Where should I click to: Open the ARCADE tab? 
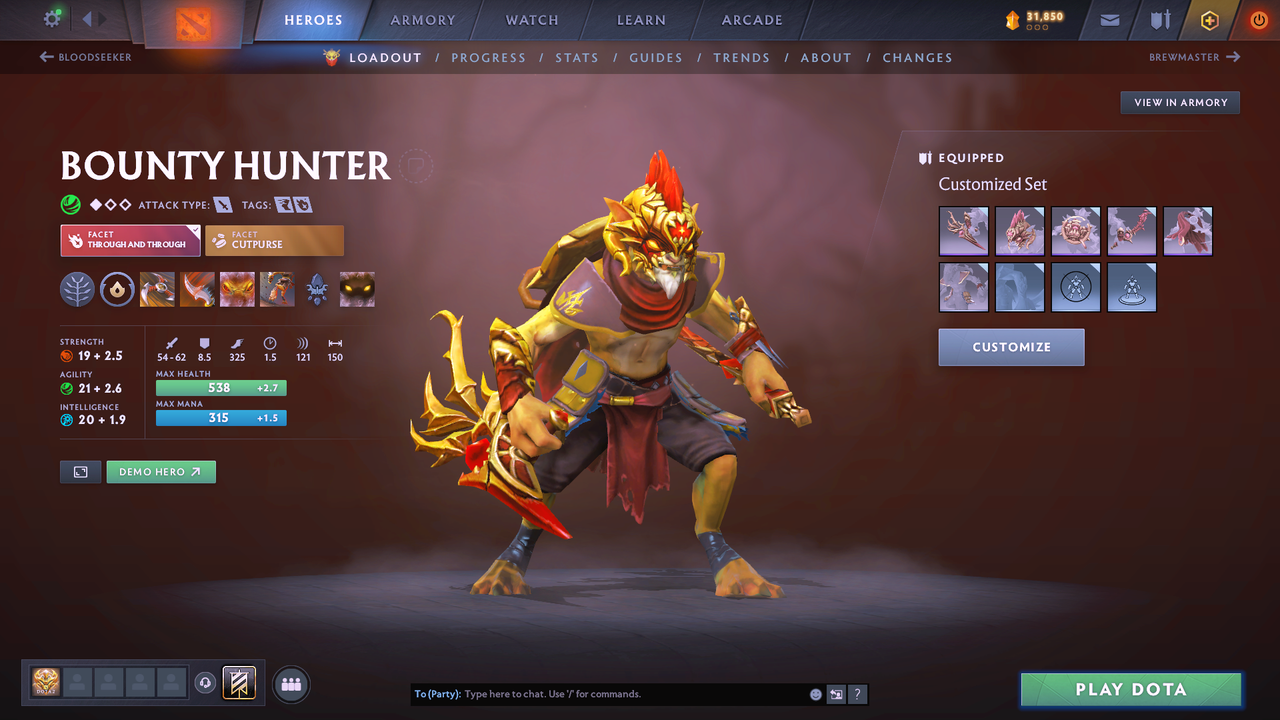click(x=751, y=19)
